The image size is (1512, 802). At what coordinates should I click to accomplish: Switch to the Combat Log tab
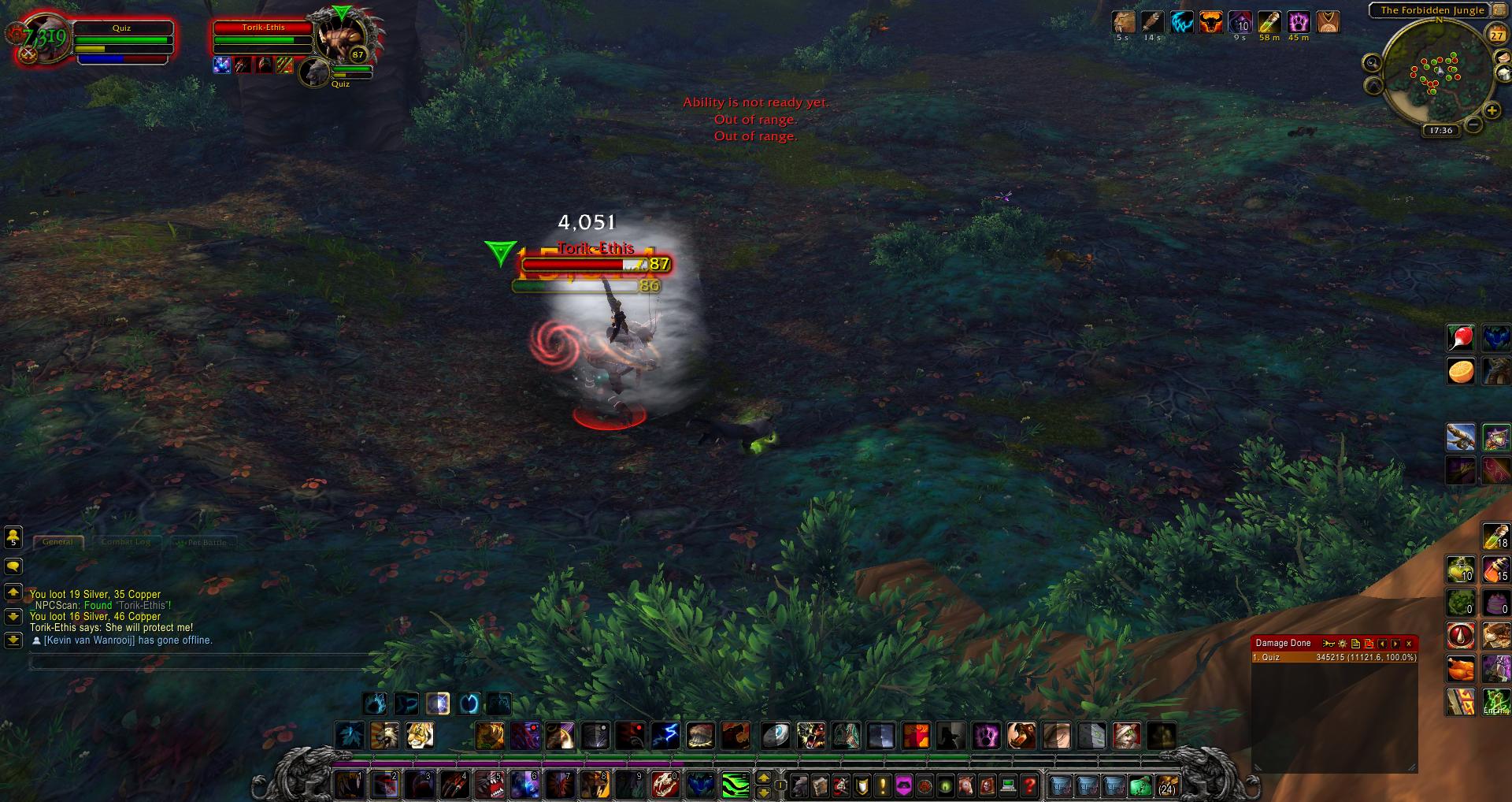[126, 542]
